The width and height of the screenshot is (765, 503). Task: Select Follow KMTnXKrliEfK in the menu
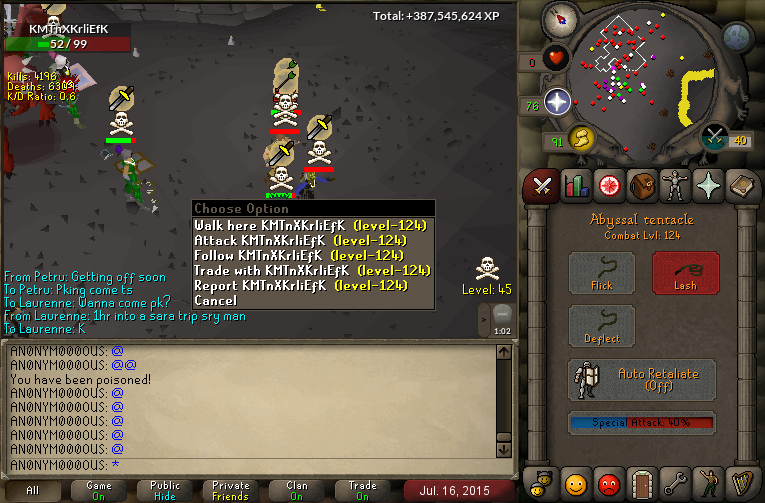coord(313,255)
